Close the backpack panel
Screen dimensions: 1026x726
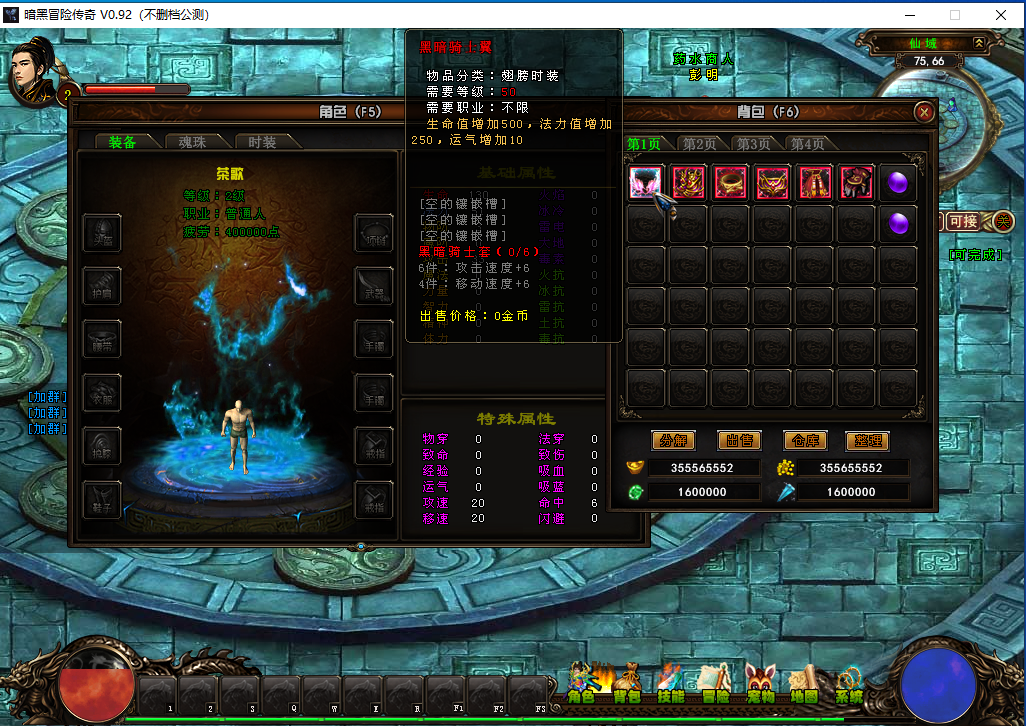click(x=925, y=112)
